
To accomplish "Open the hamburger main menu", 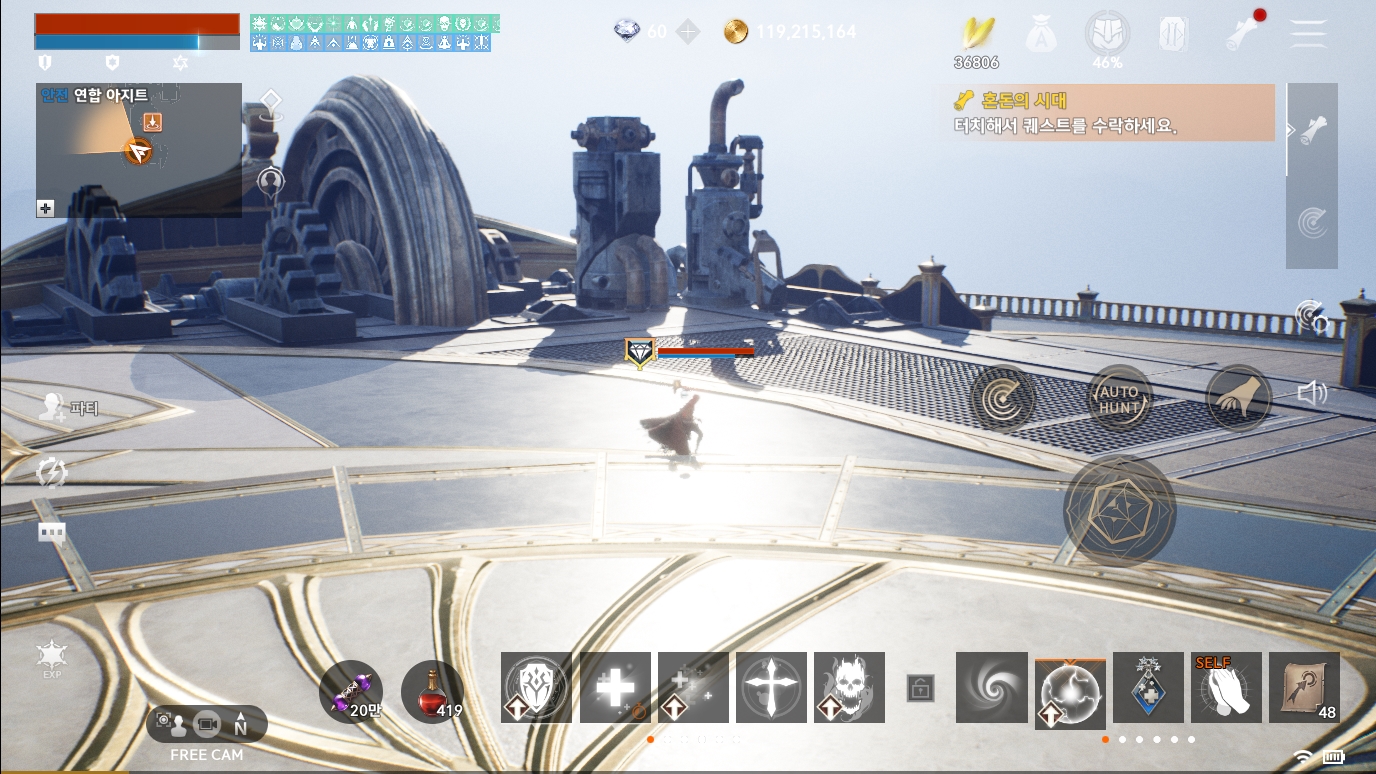I will coord(1307,33).
